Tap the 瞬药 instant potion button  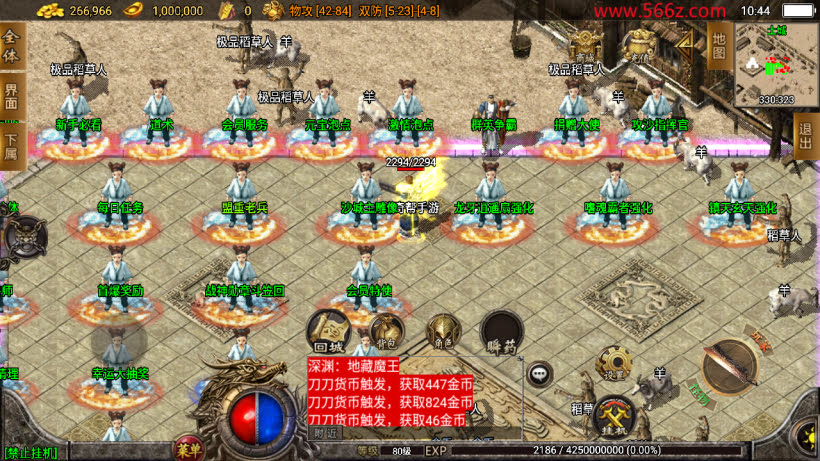tap(501, 332)
